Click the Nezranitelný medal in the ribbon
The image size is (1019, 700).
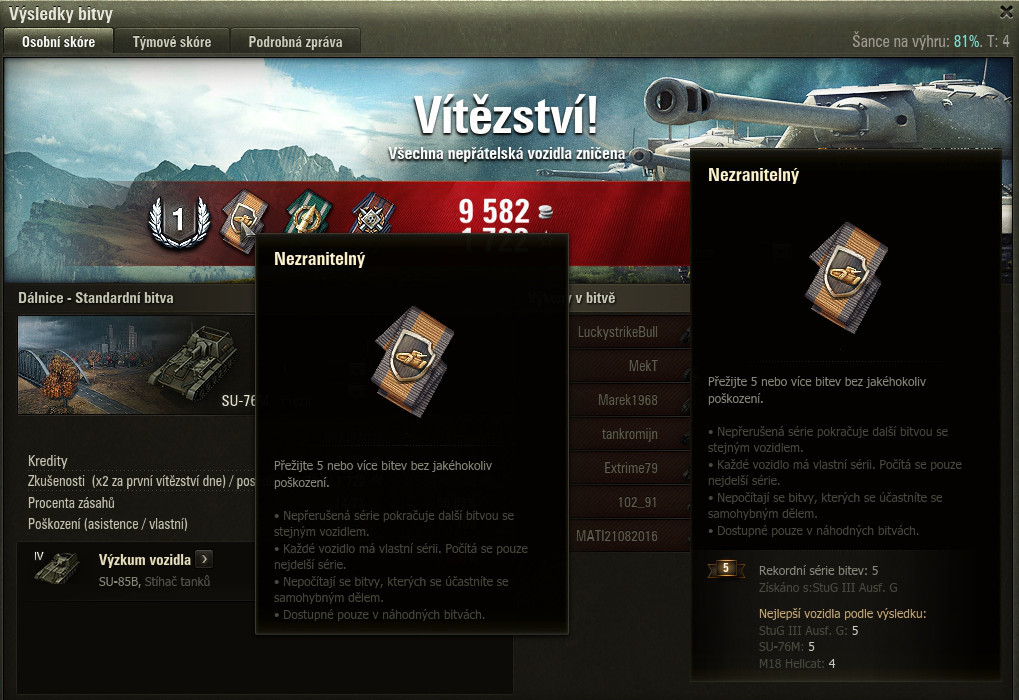click(x=242, y=217)
